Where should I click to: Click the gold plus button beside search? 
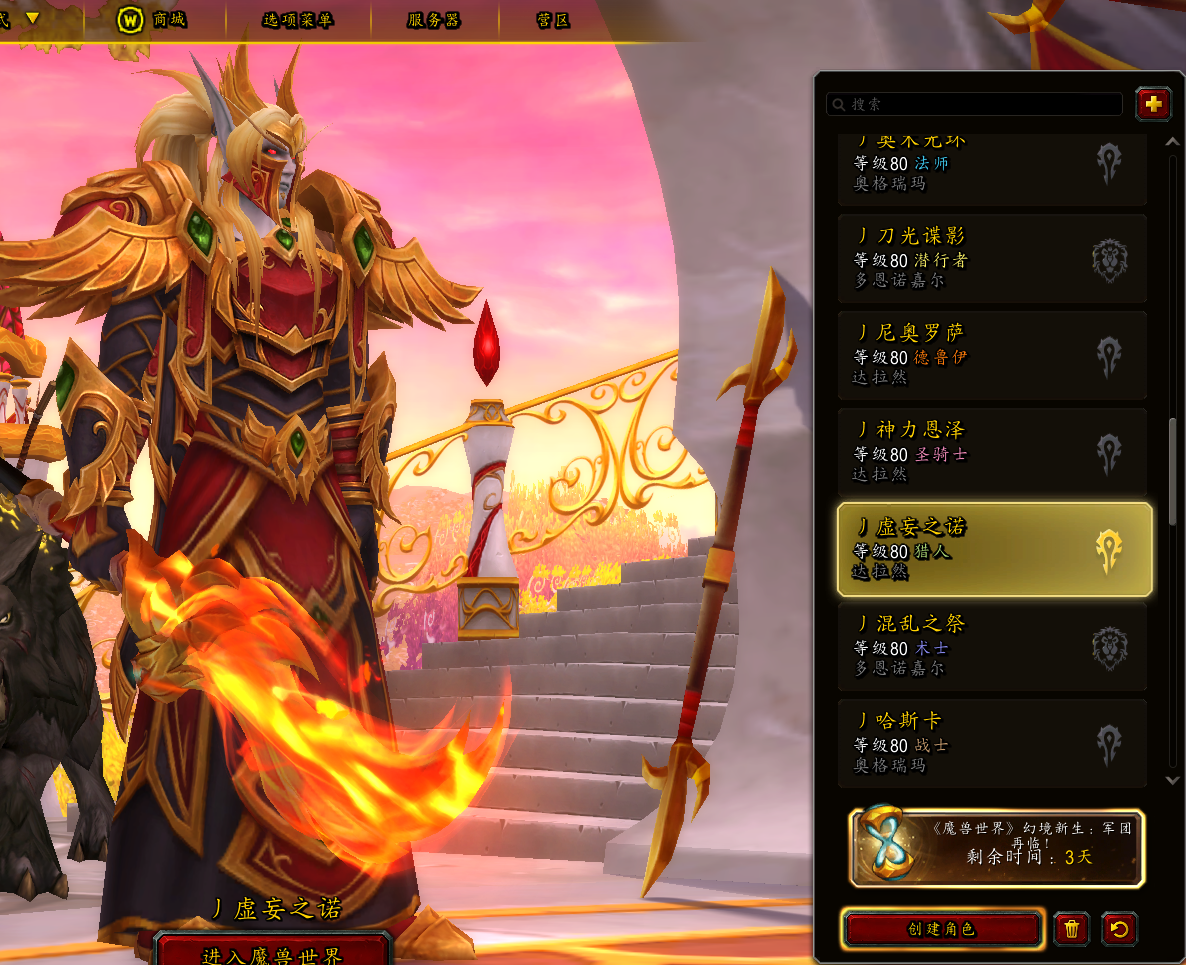click(1153, 103)
